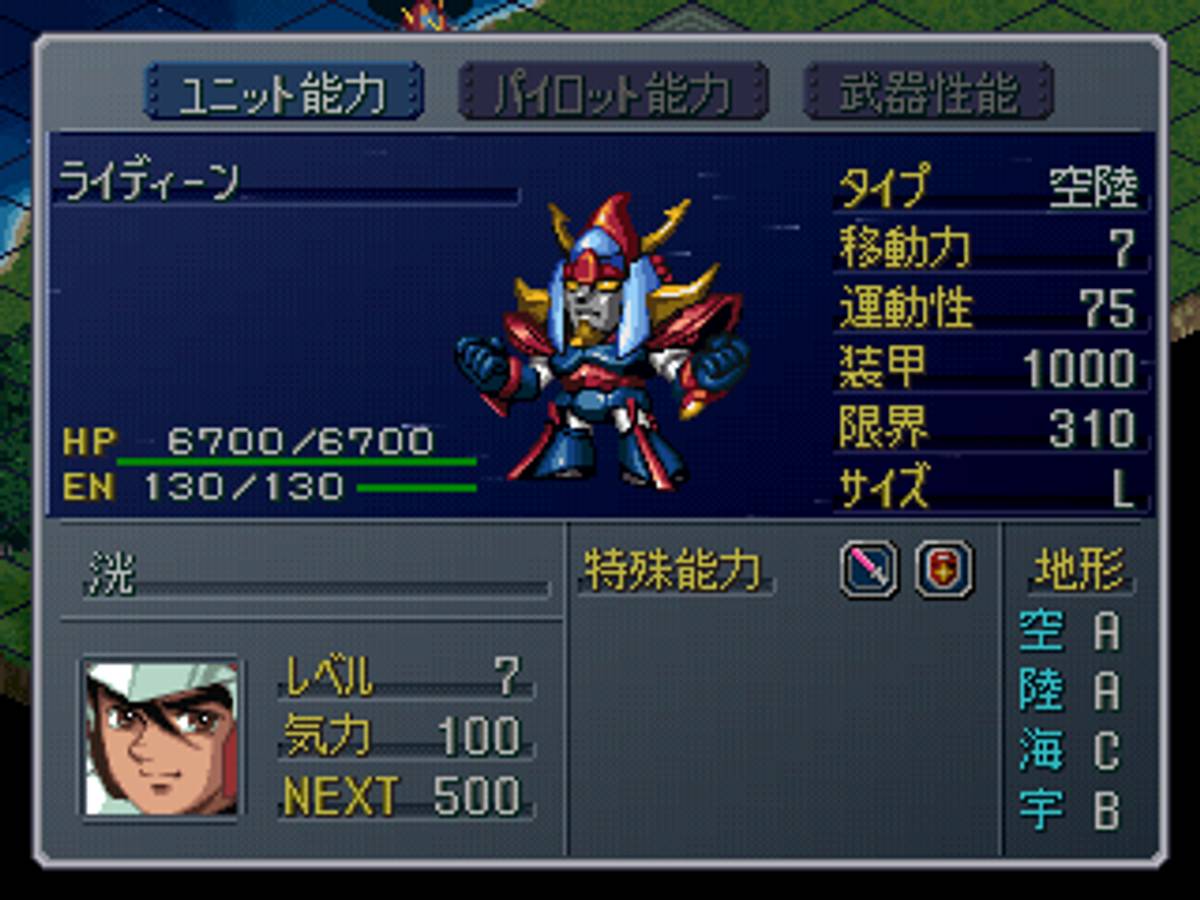This screenshot has height=900, width=1200.
Task: Select the Raideen robot unit sprite
Action: point(602,340)
